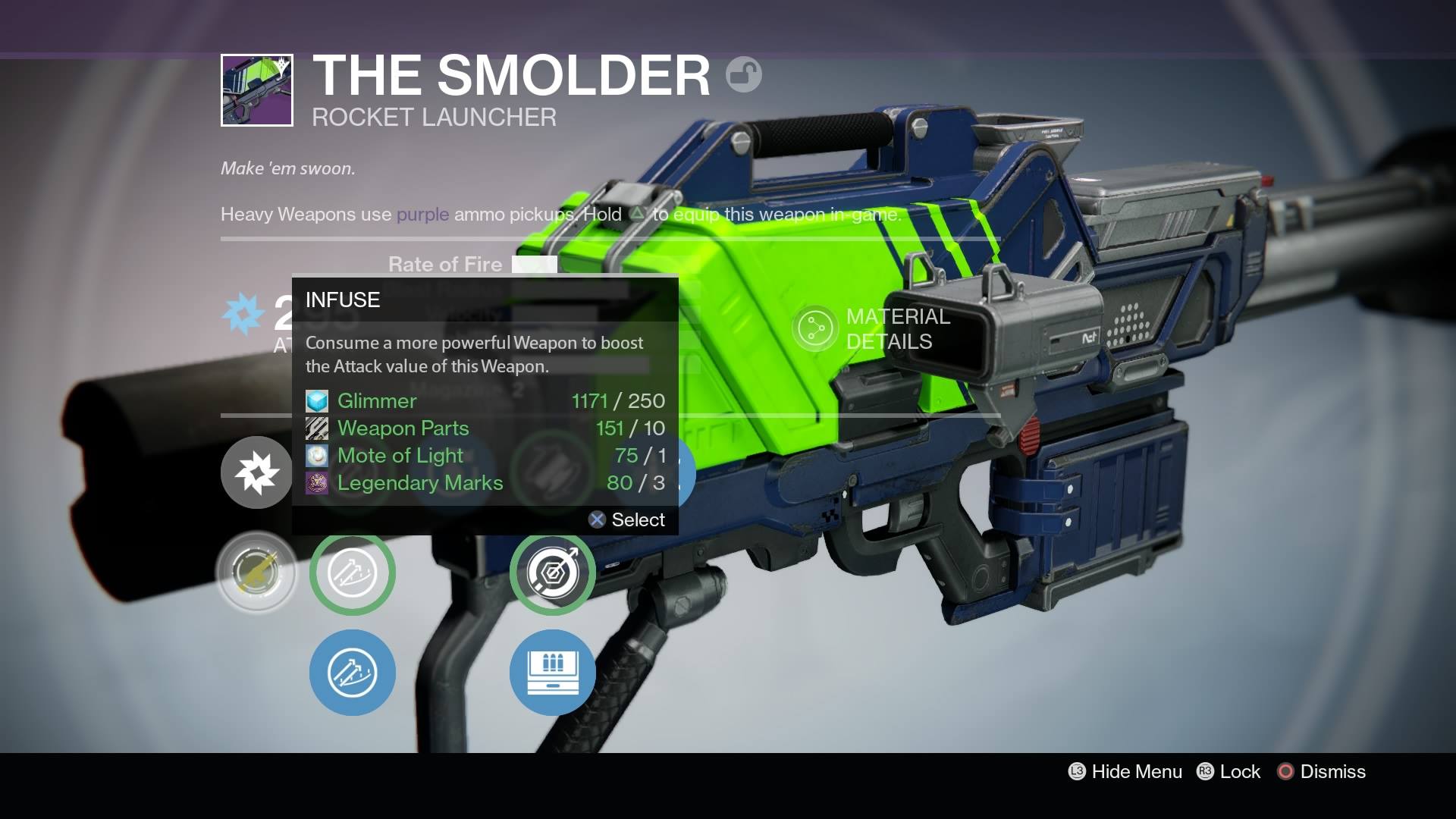The height and width of the screenshot is (819, 1456).
Task: Pick the blue ammo magazine perk
Action: click(552, 673)
